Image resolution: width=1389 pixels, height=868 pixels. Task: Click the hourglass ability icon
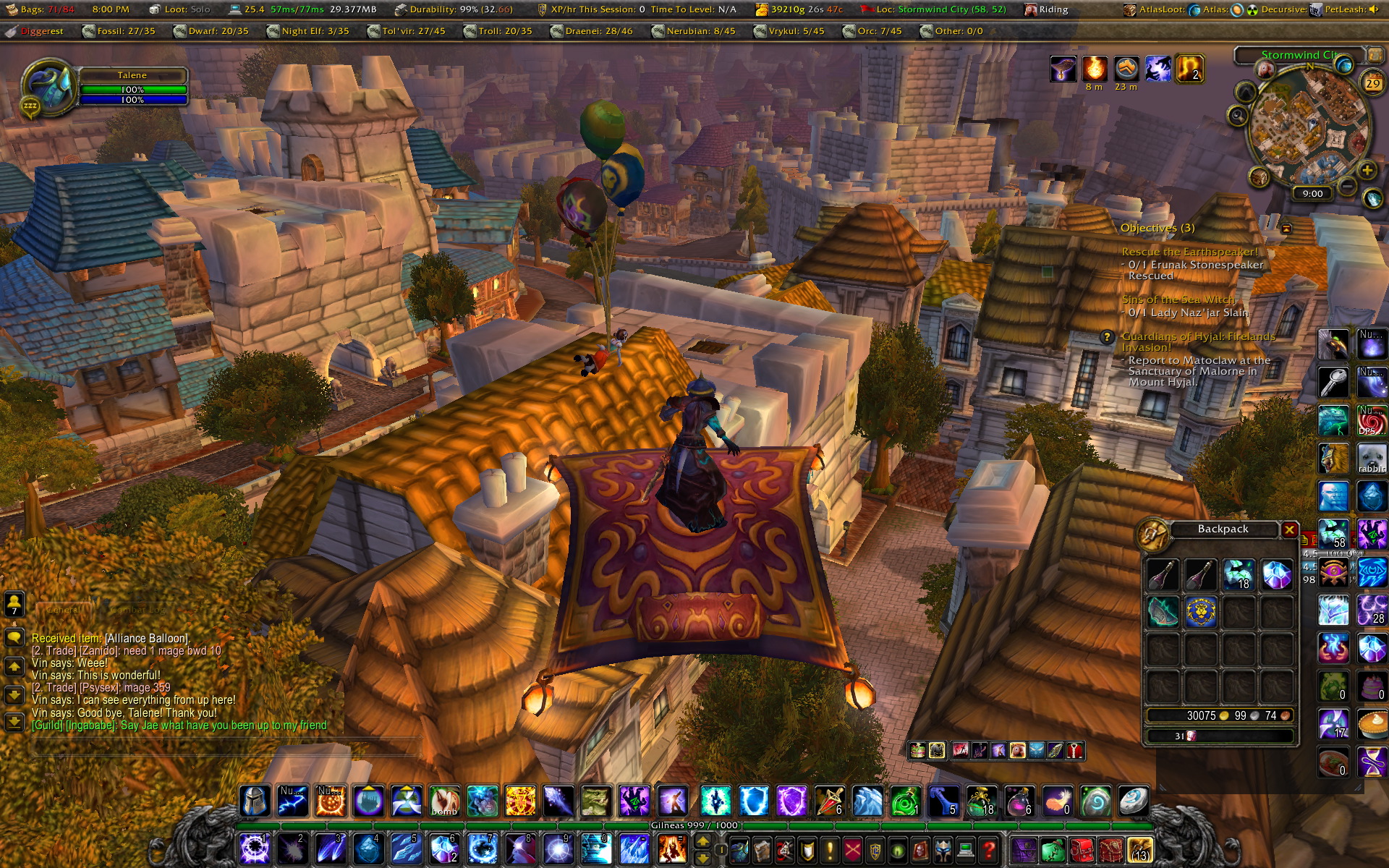pyautogui.click(x=1372, y=762)
